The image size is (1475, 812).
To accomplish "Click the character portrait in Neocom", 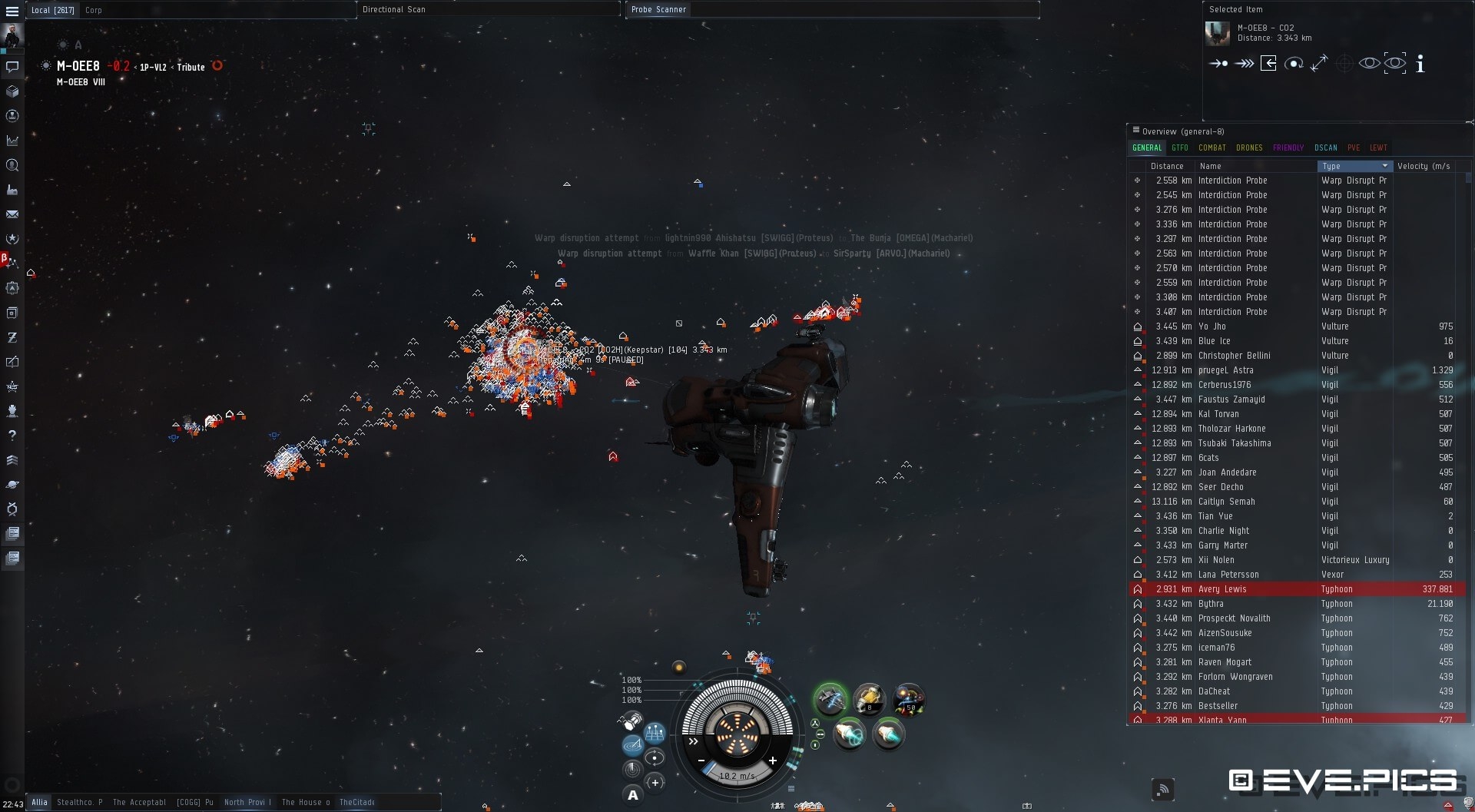I will pos(12,35).
